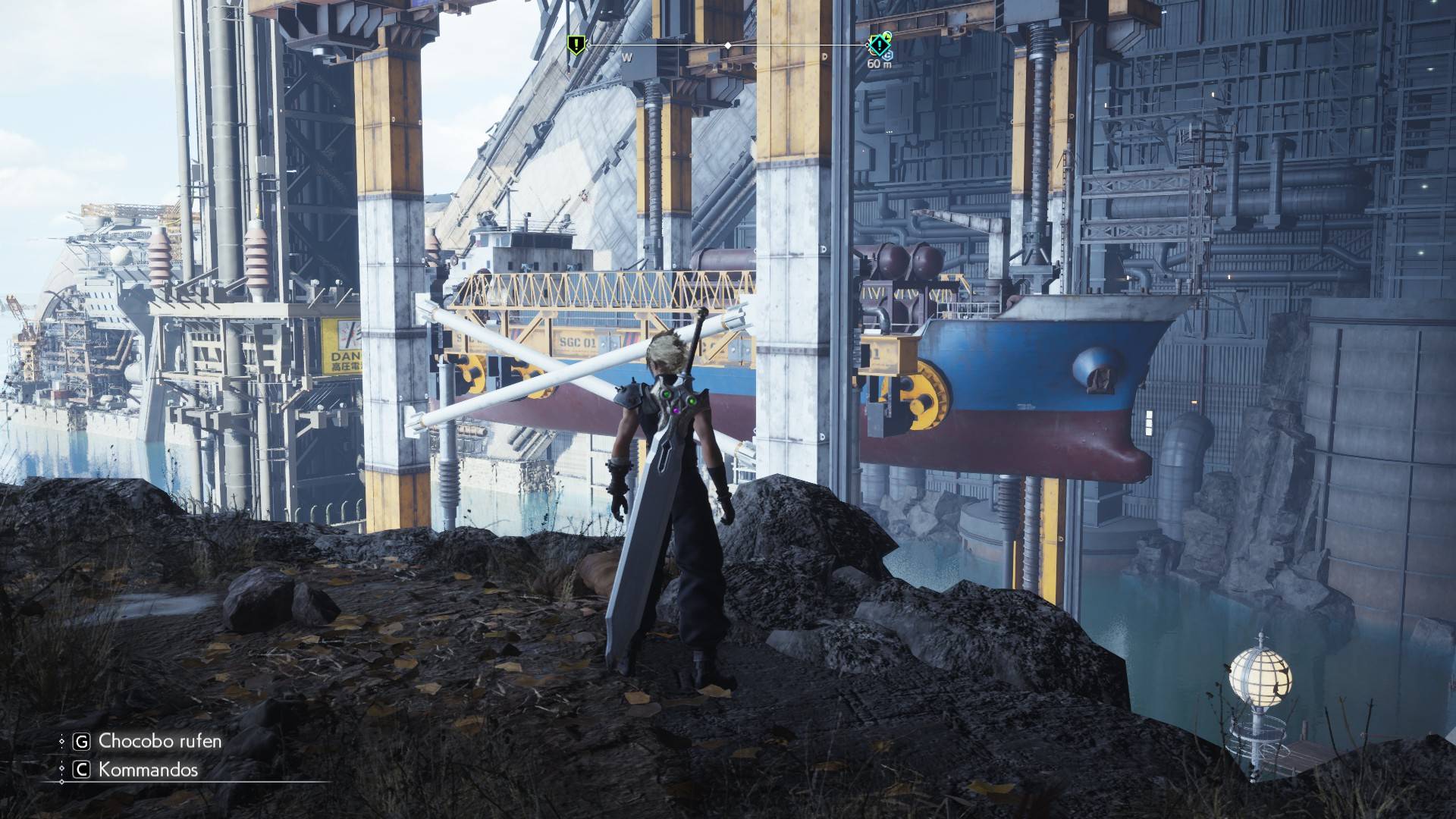Select the green shield quest marker on the compass

(x=576, y=44)
